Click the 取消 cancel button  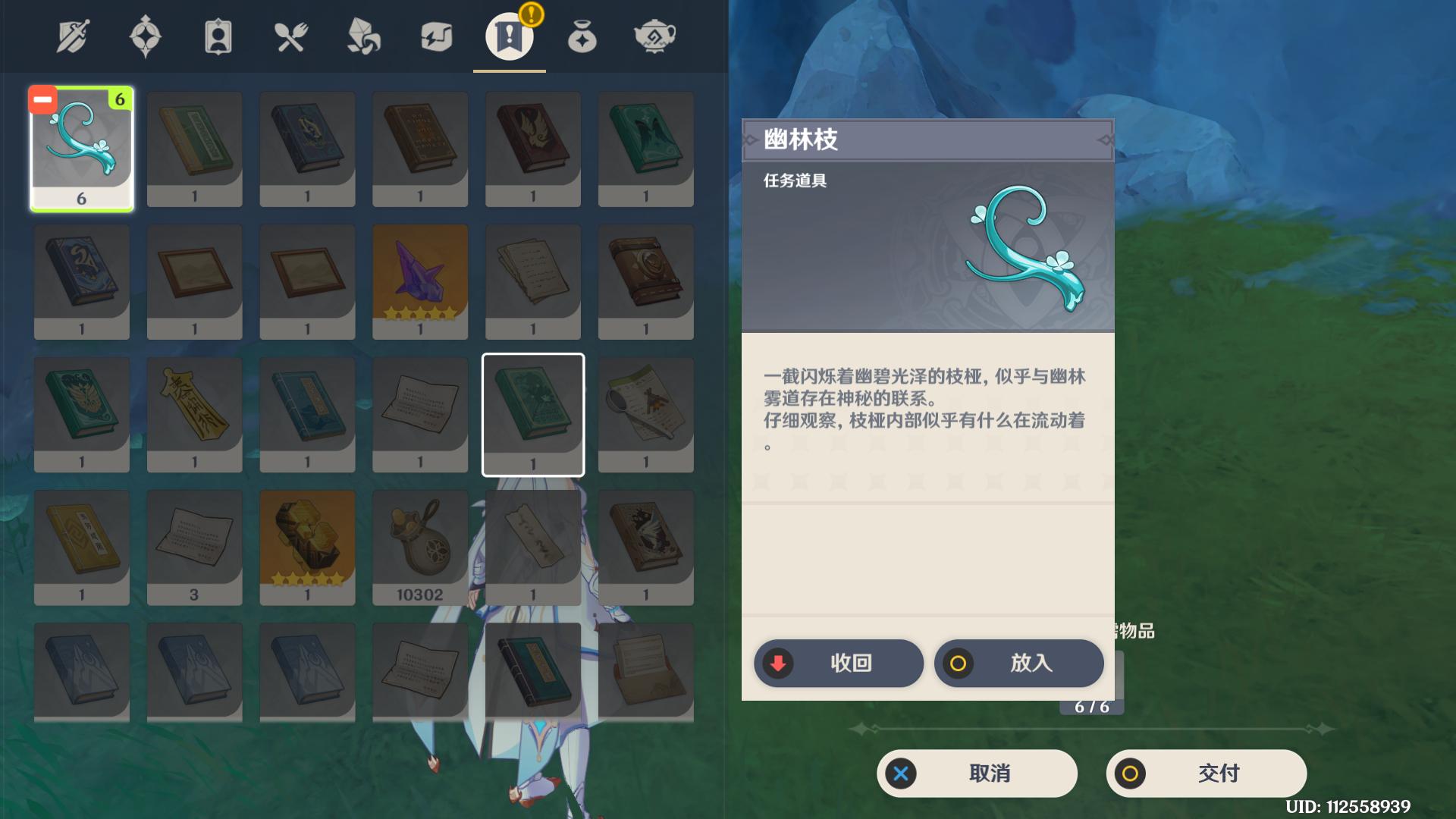[x=977, y=773]
